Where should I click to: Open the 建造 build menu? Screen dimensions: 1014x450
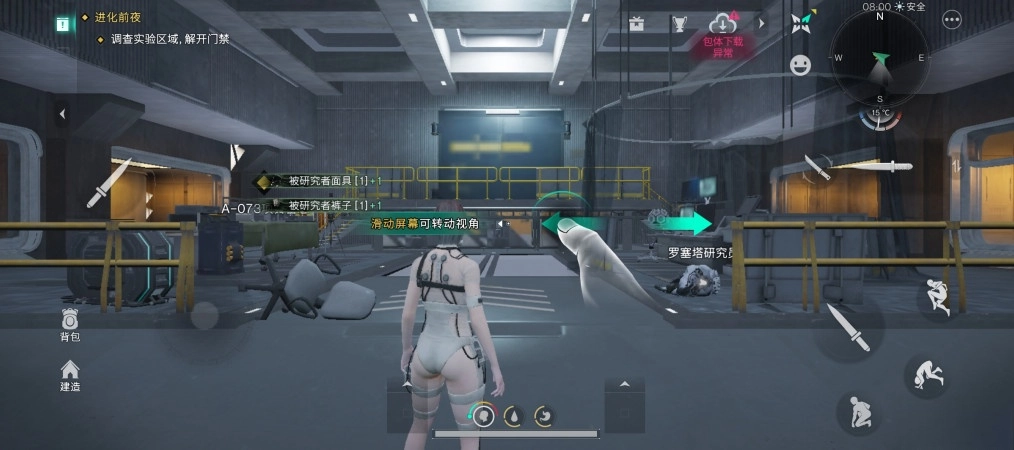pyautogui.click(x=69, y=375)
